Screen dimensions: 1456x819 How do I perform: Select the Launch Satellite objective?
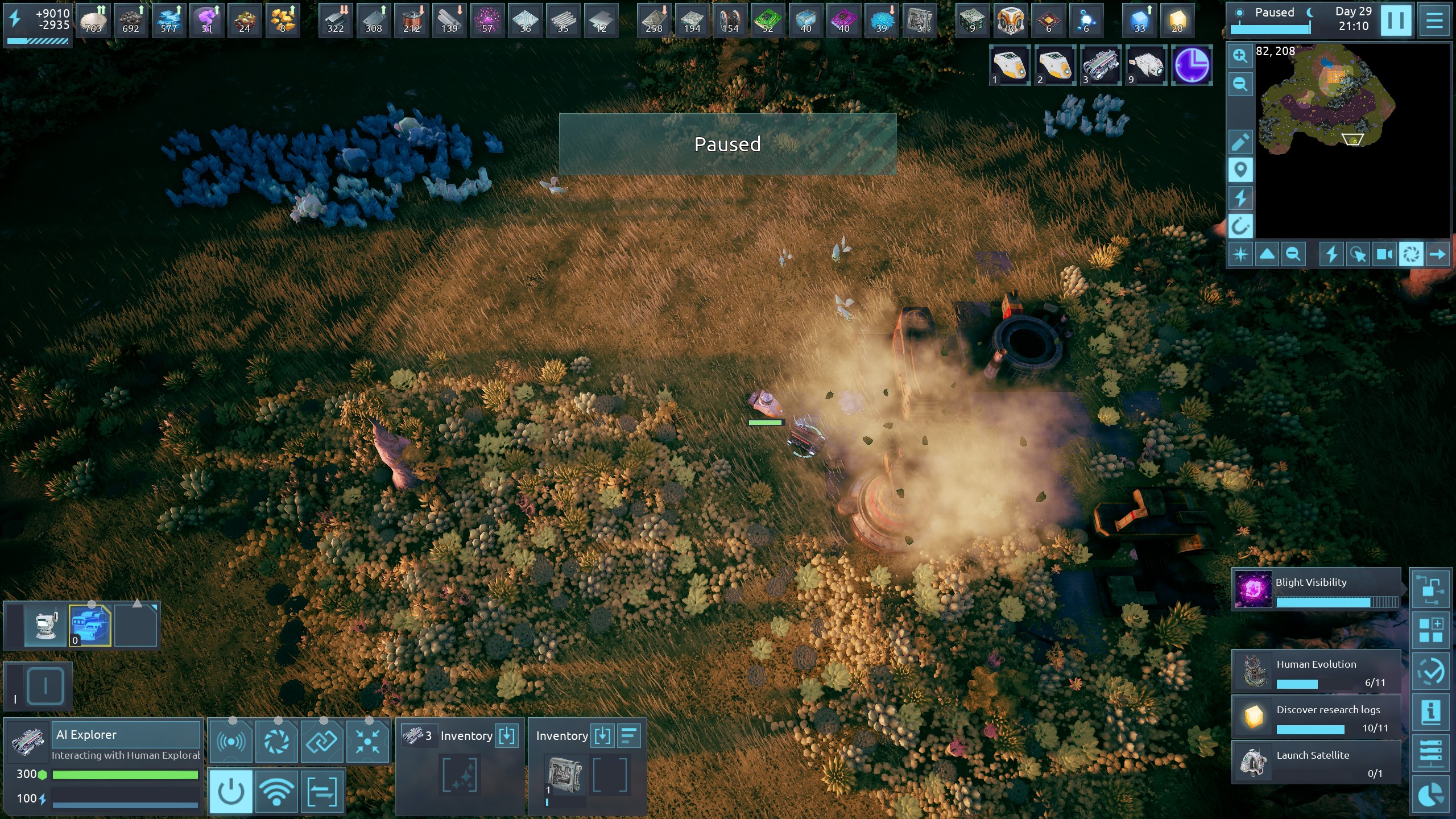coord(1316,762)
